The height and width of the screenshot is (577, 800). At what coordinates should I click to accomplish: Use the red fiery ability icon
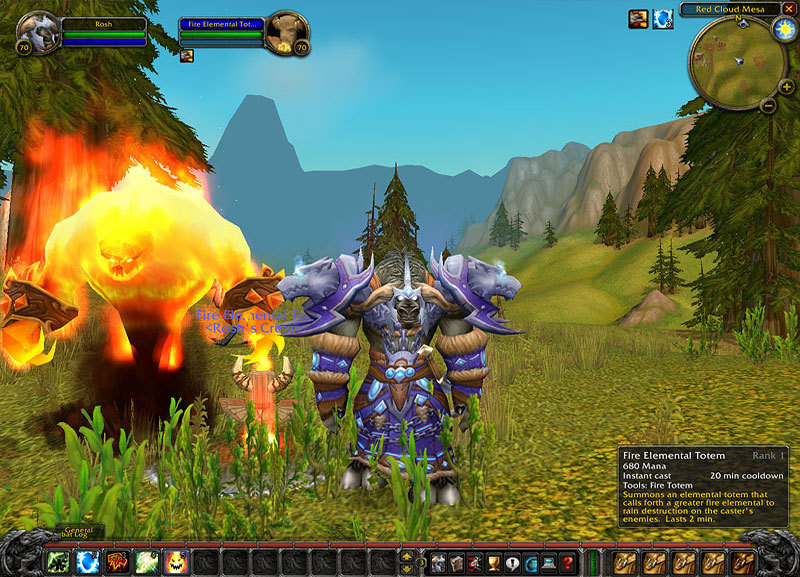pyautogui.click(x=117, y=561)
